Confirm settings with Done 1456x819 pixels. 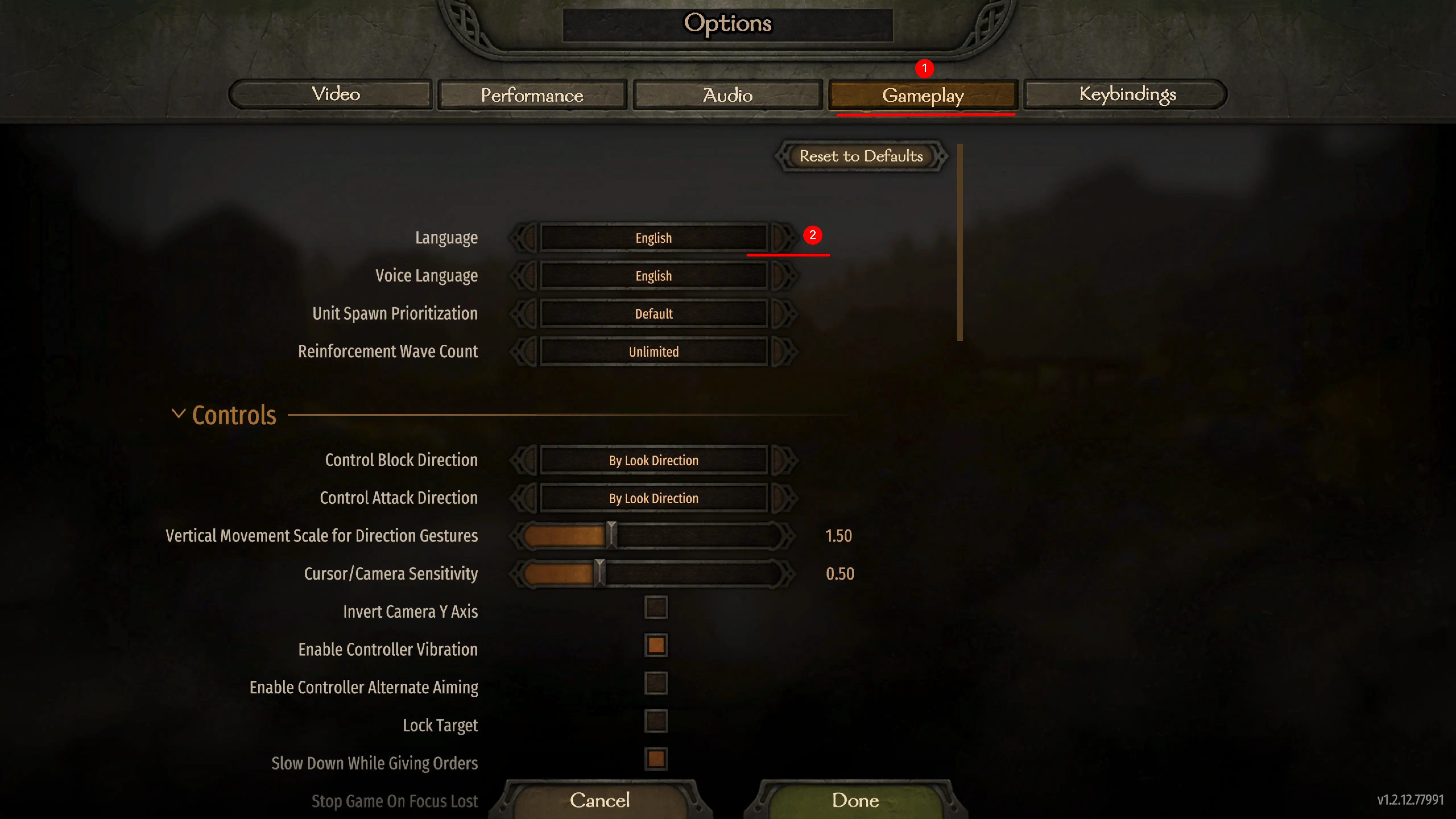pyautogui.click(x=855, y=800)
